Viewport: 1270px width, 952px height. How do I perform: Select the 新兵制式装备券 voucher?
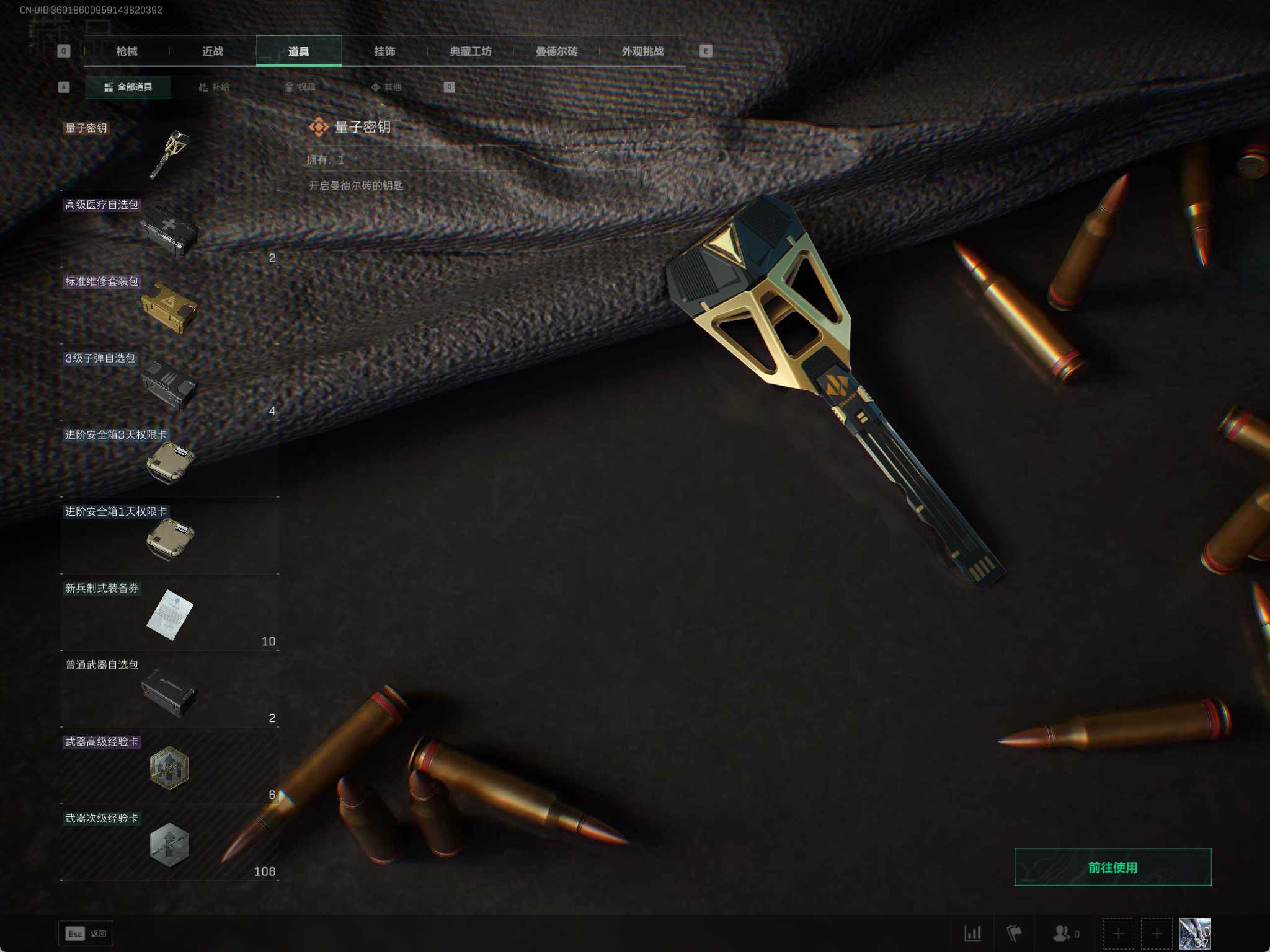pyautogui.click(x=169, y=614)
